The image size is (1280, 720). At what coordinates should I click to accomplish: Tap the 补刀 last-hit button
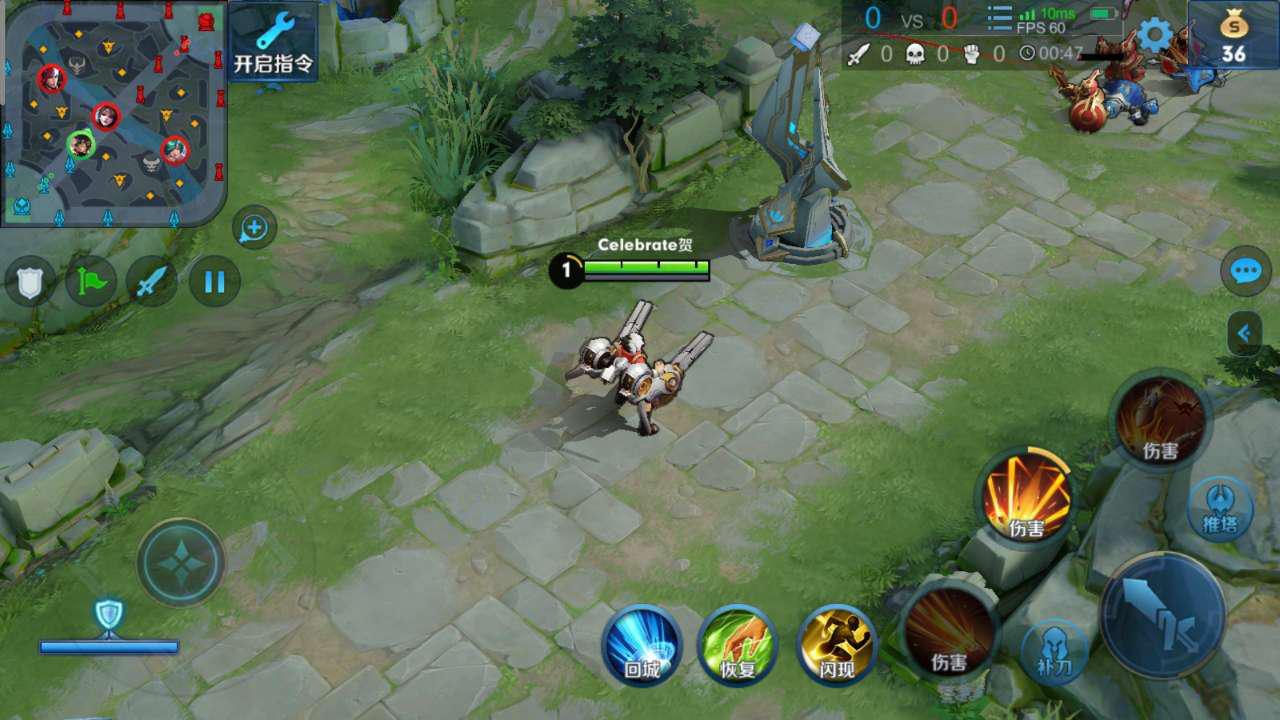1054,652
